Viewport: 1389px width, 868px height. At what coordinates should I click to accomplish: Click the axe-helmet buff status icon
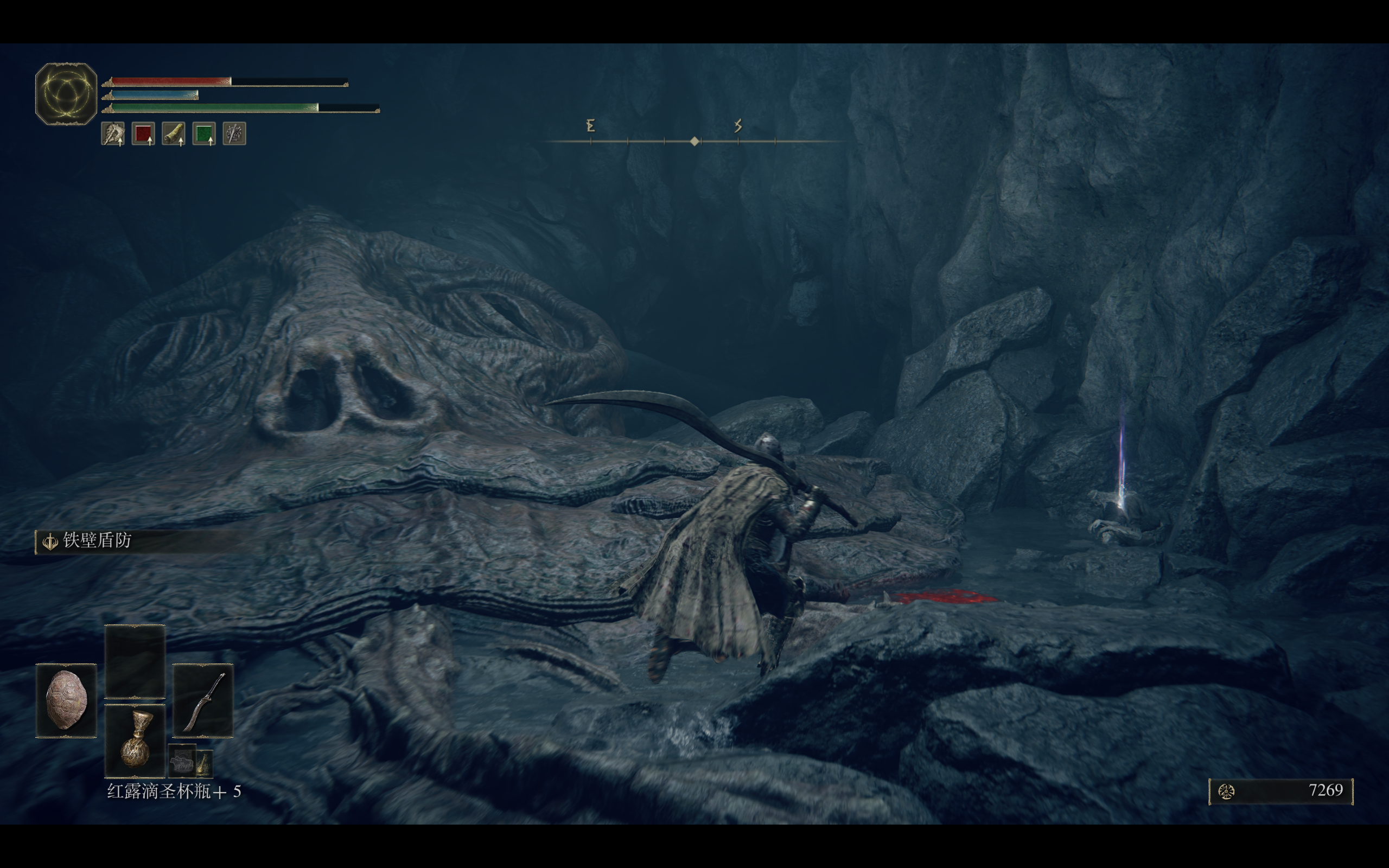point(113,134)
